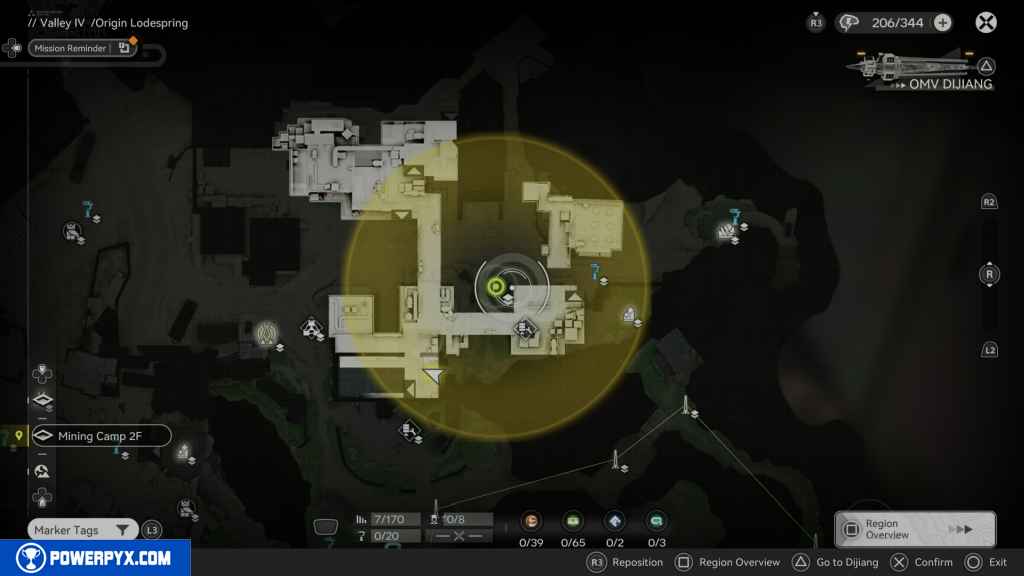Travel to the OMV Dijiang ship
Viewport: 1024px width, 576px height.
[920, 72]
